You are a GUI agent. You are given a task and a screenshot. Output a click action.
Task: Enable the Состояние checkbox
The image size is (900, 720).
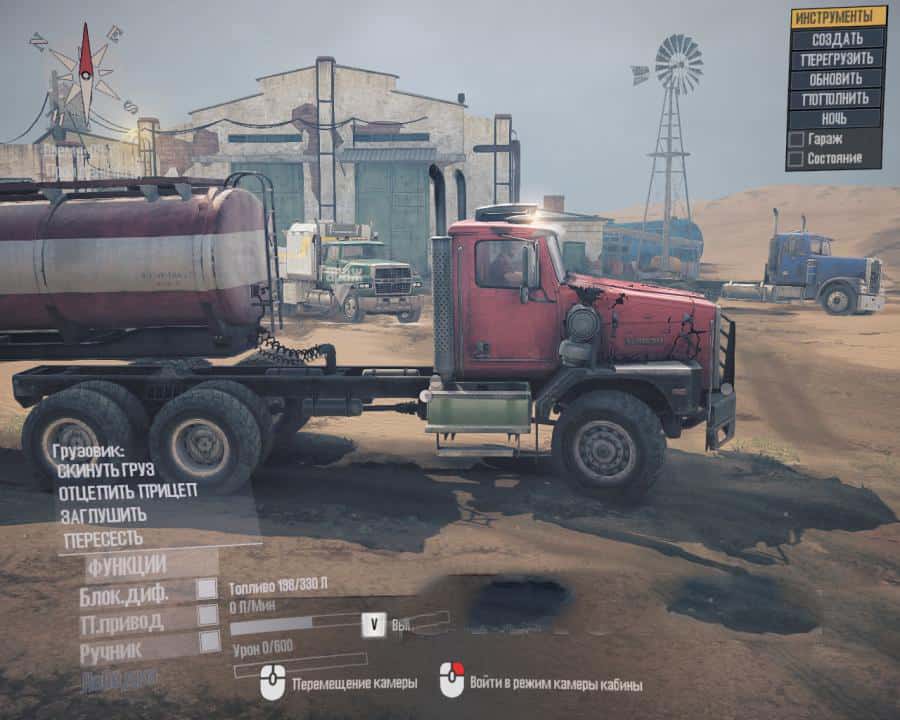pos(796,158)
